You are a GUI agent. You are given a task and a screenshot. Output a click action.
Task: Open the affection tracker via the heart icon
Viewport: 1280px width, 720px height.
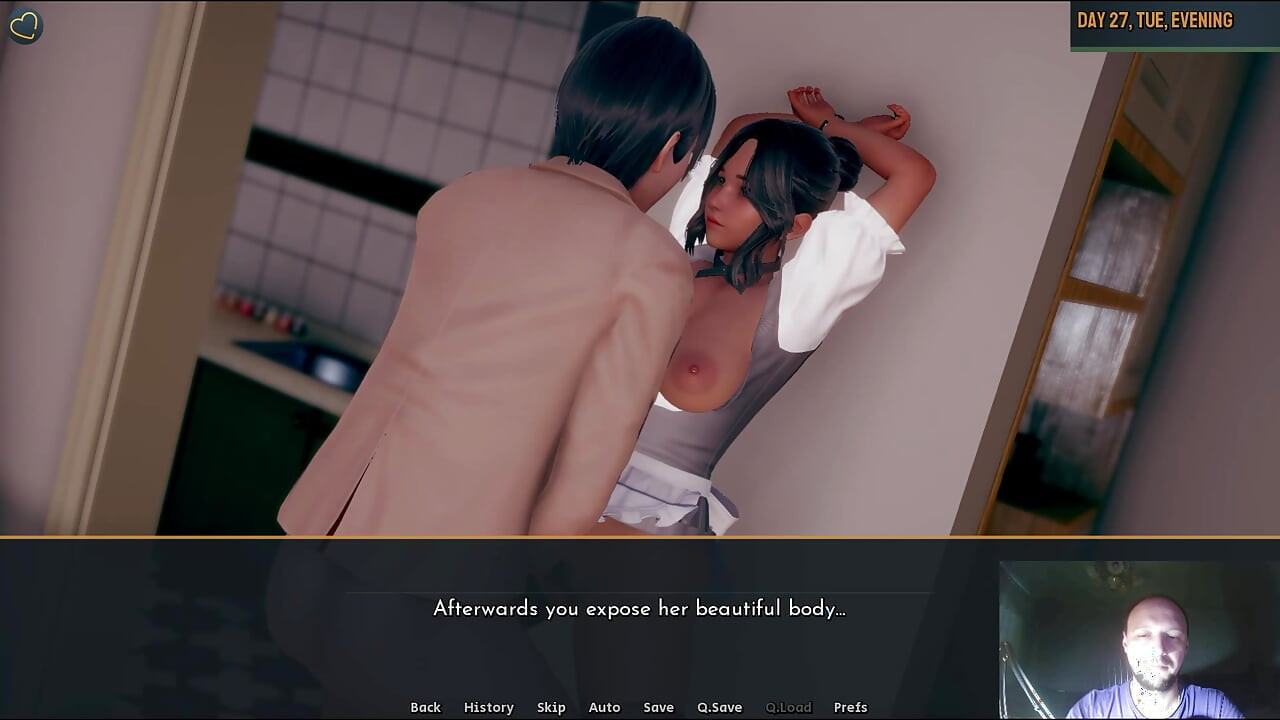(x=25, y=25)
